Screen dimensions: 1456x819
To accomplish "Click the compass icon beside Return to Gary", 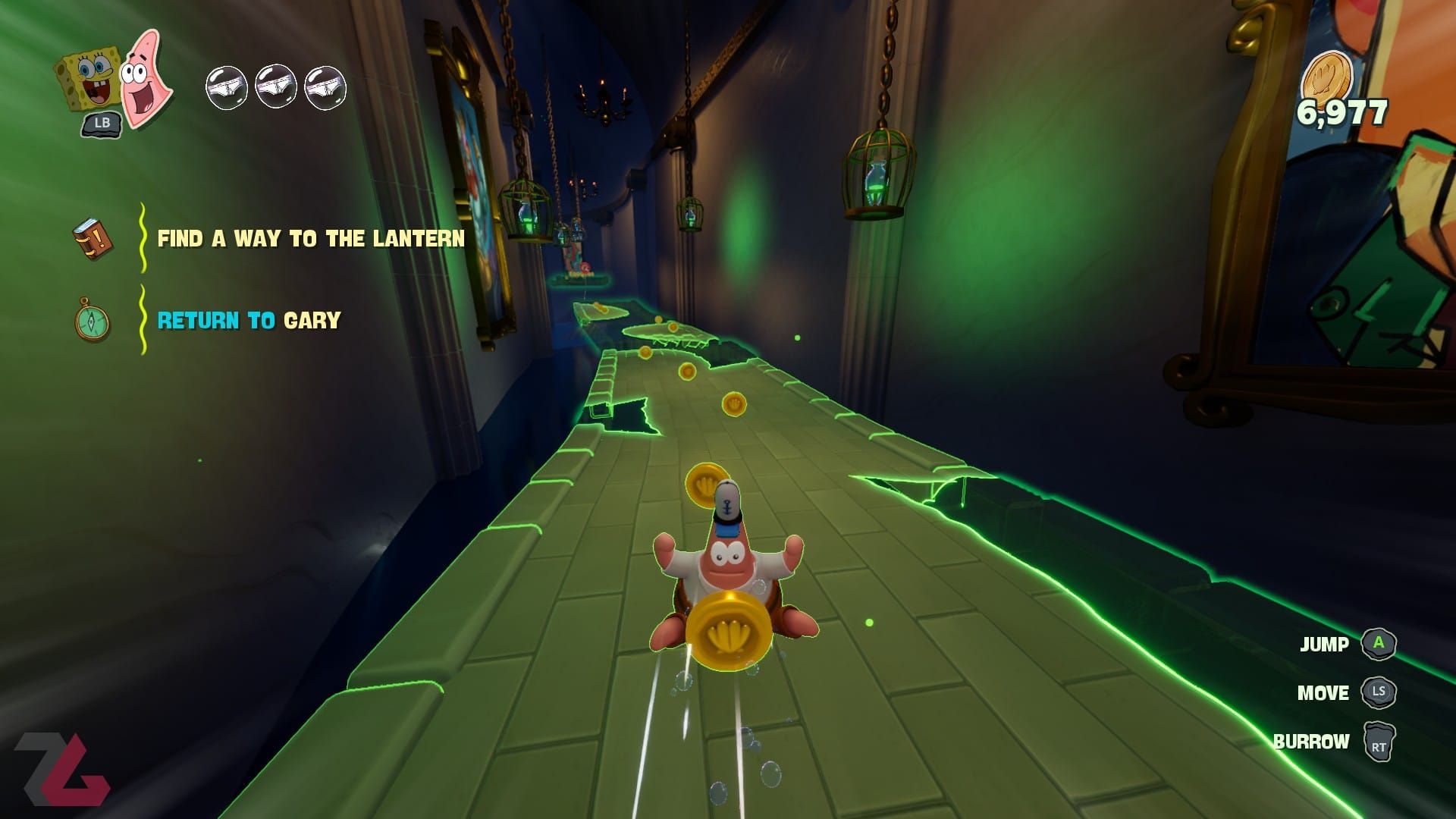I will (90, 322).
